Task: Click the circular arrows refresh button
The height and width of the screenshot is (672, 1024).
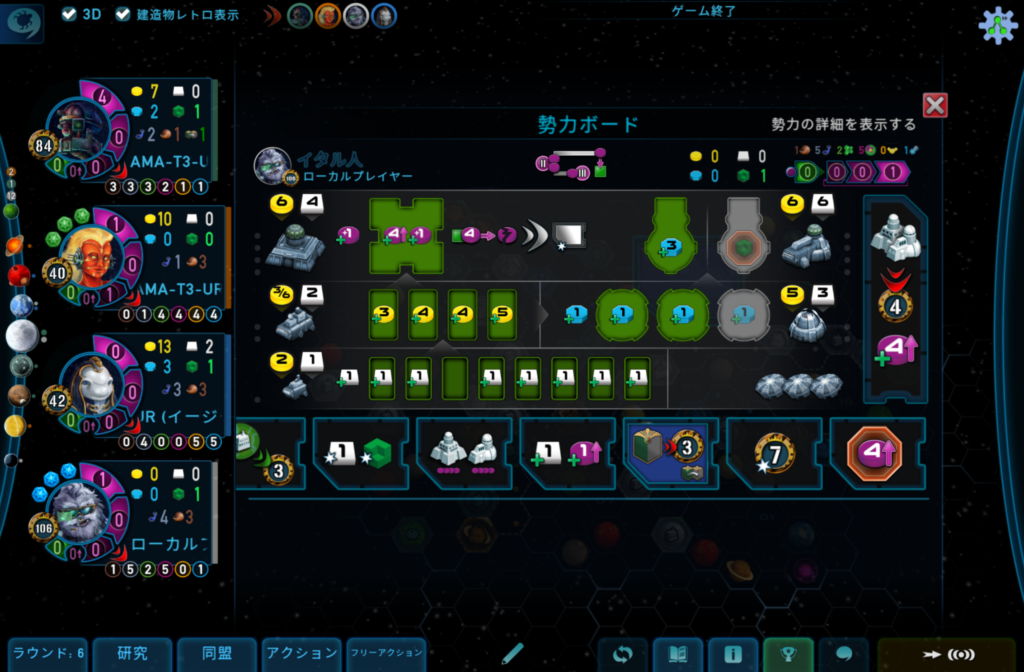Action: (622, 655)
